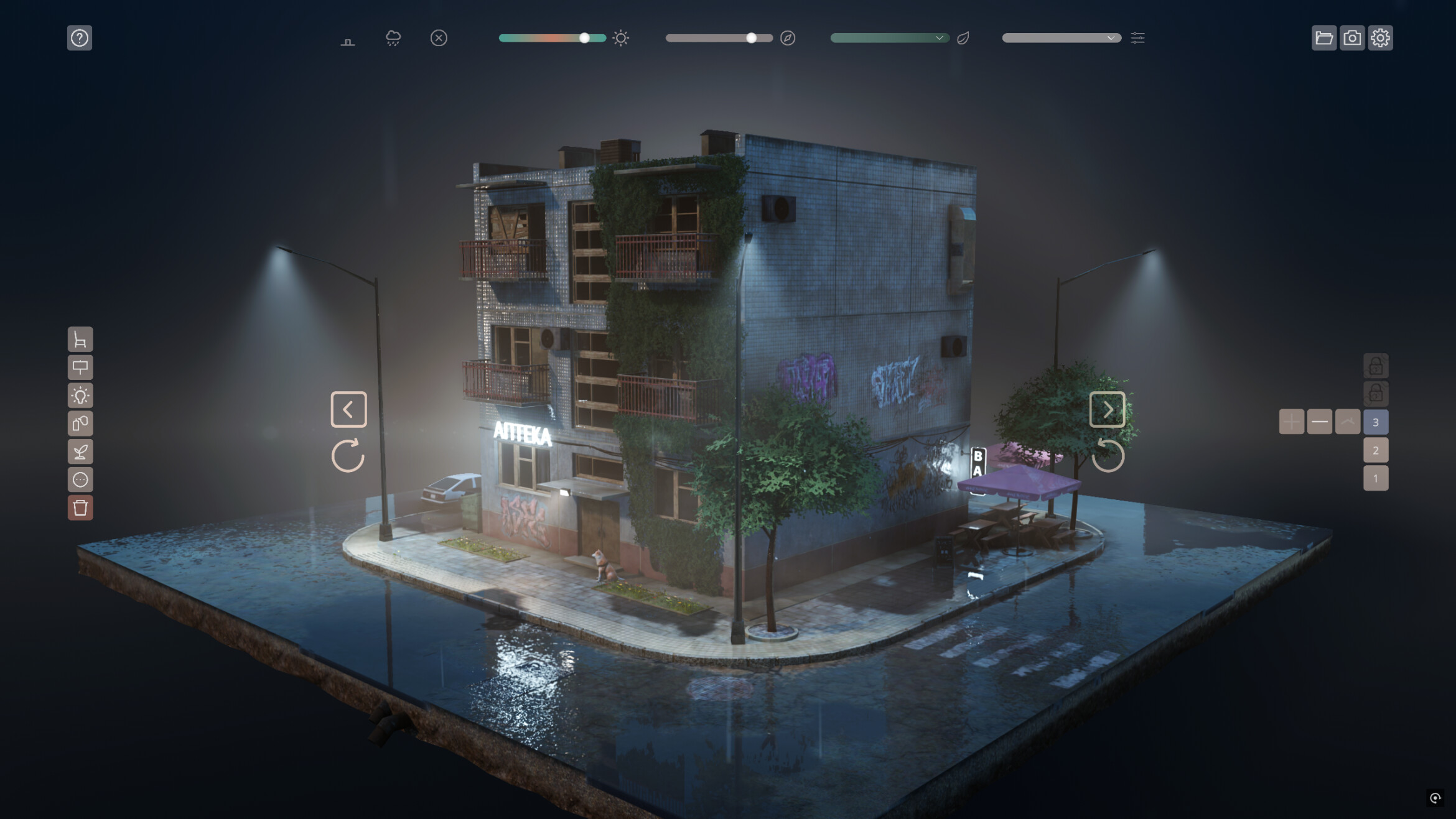Viewport: 1456px width, 819px height.
Task: Open the signage tool
Action: pyautogui.click(x=80, y=368)
